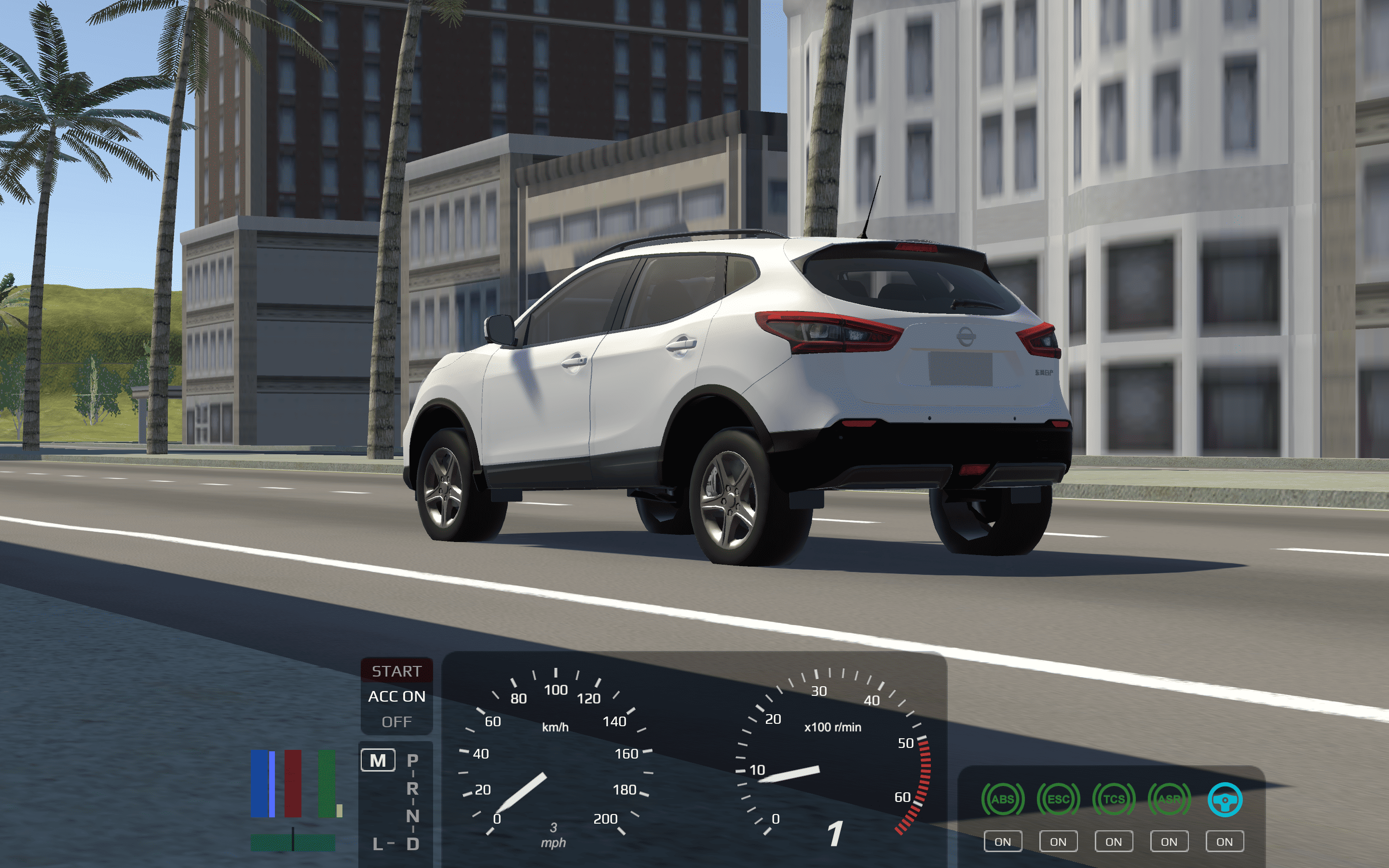This screenshot has width=1389, height=868.
Task: Click the ASR anti-slip regulation icon
Action: click(1169, 798)
